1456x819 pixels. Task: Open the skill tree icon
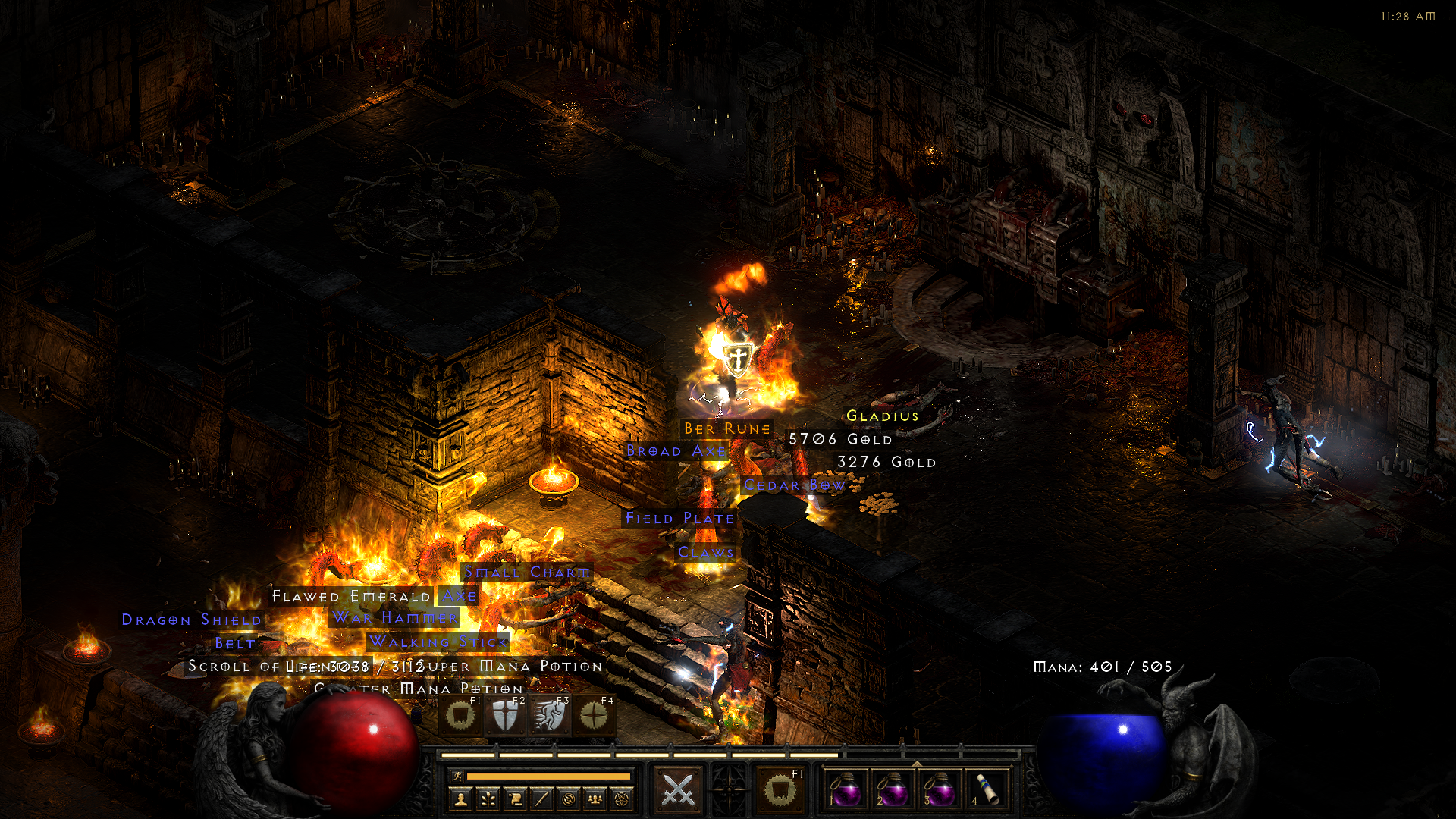[x=488, y=799]
